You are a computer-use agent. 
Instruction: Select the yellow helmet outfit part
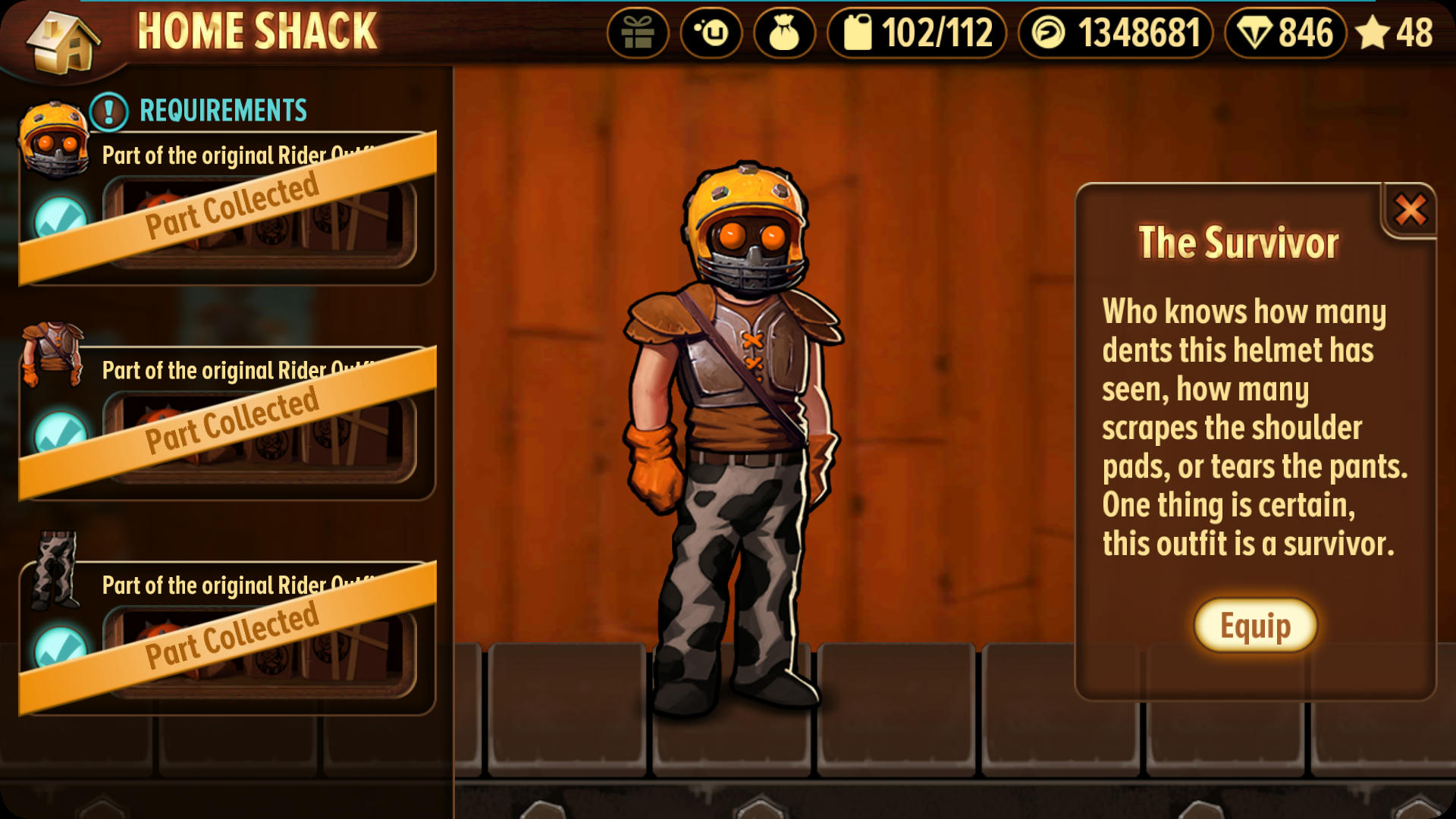click(53, 139)
